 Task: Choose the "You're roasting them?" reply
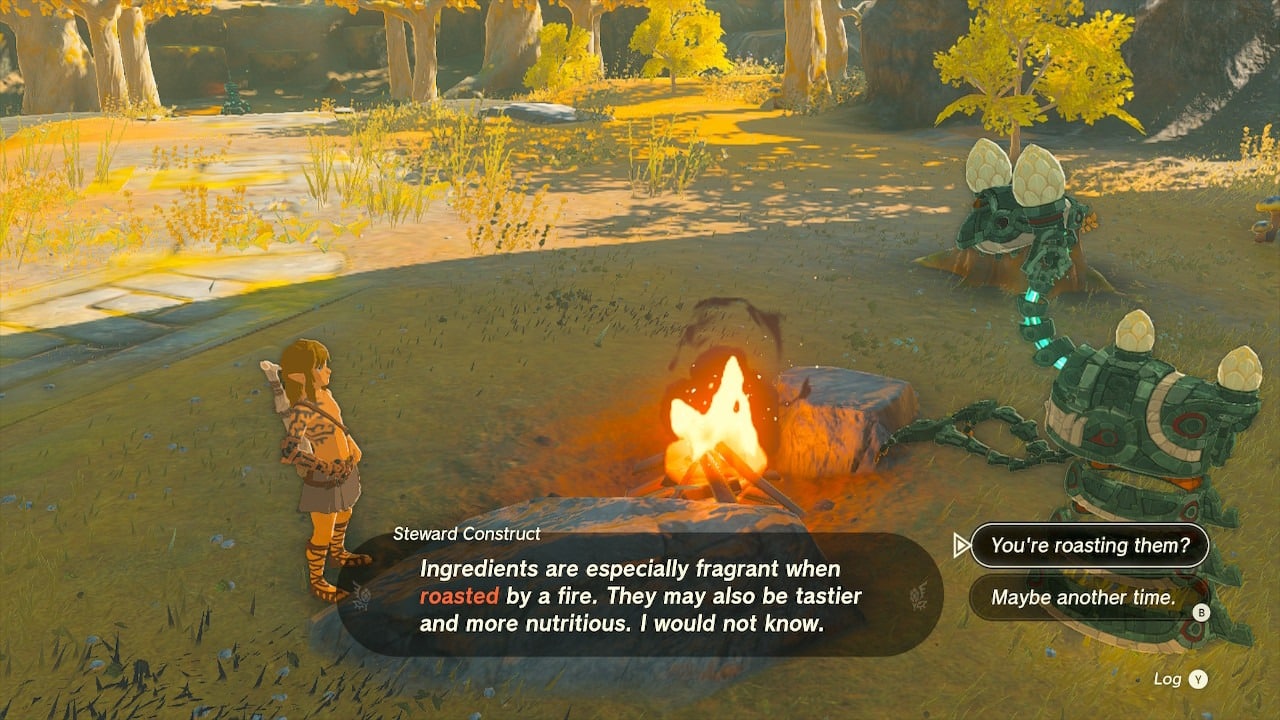point(1089,546)
